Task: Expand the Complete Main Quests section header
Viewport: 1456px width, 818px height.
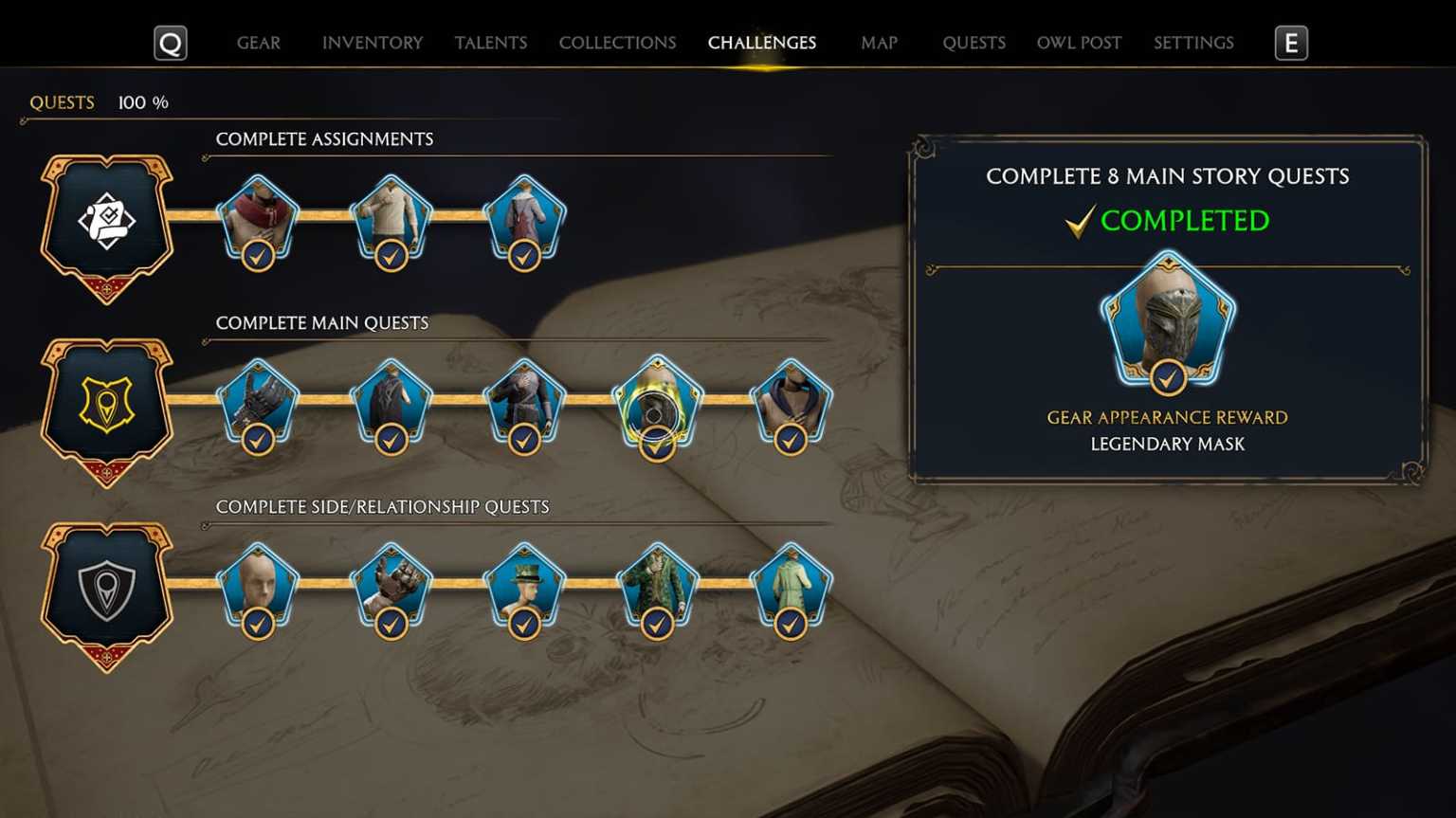Action: click(x=322, y=322)
